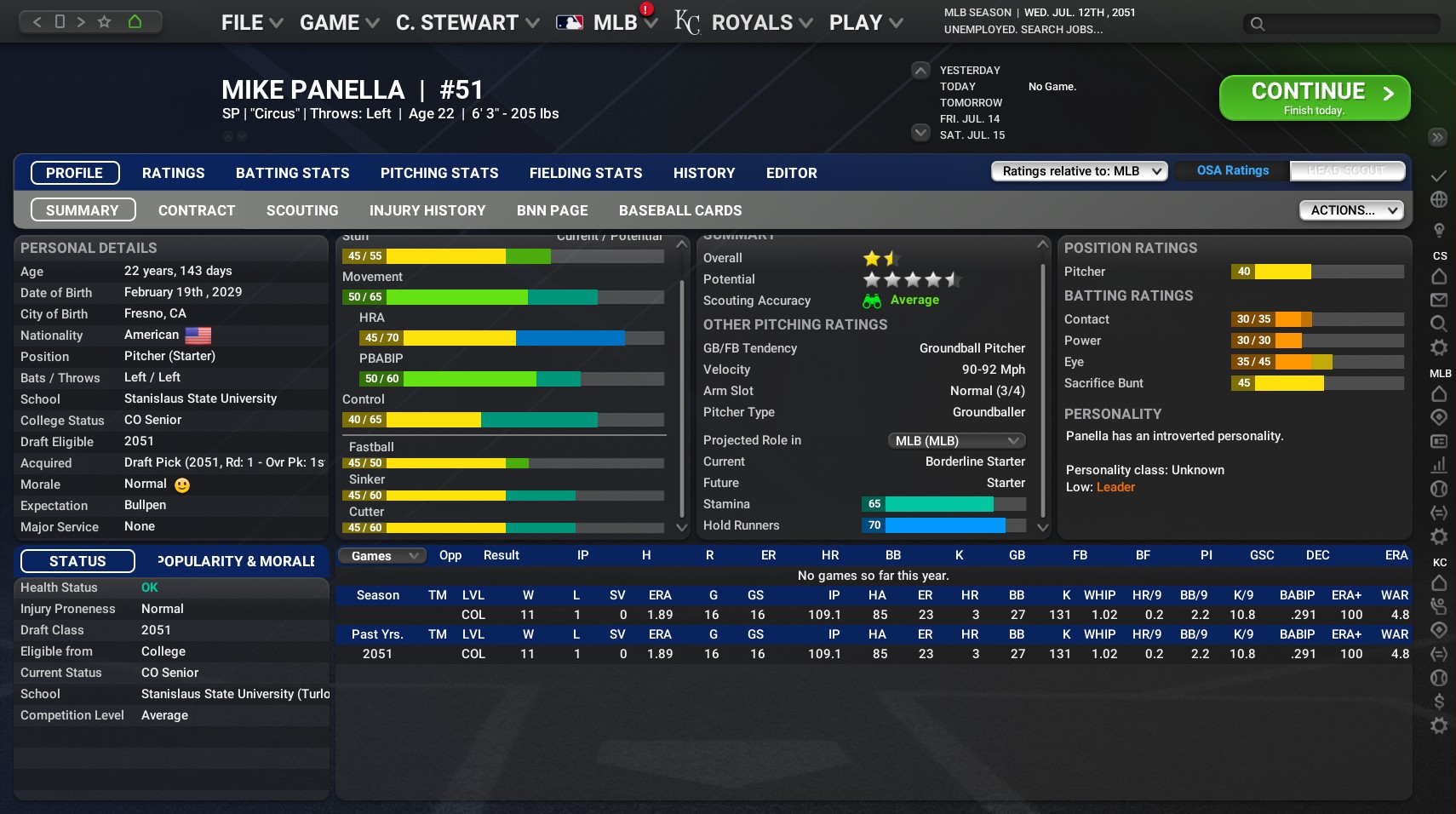Open the bar chart statistics icon in the MLB section
The image size is (1456, 814).
[x=1439, y=465]
